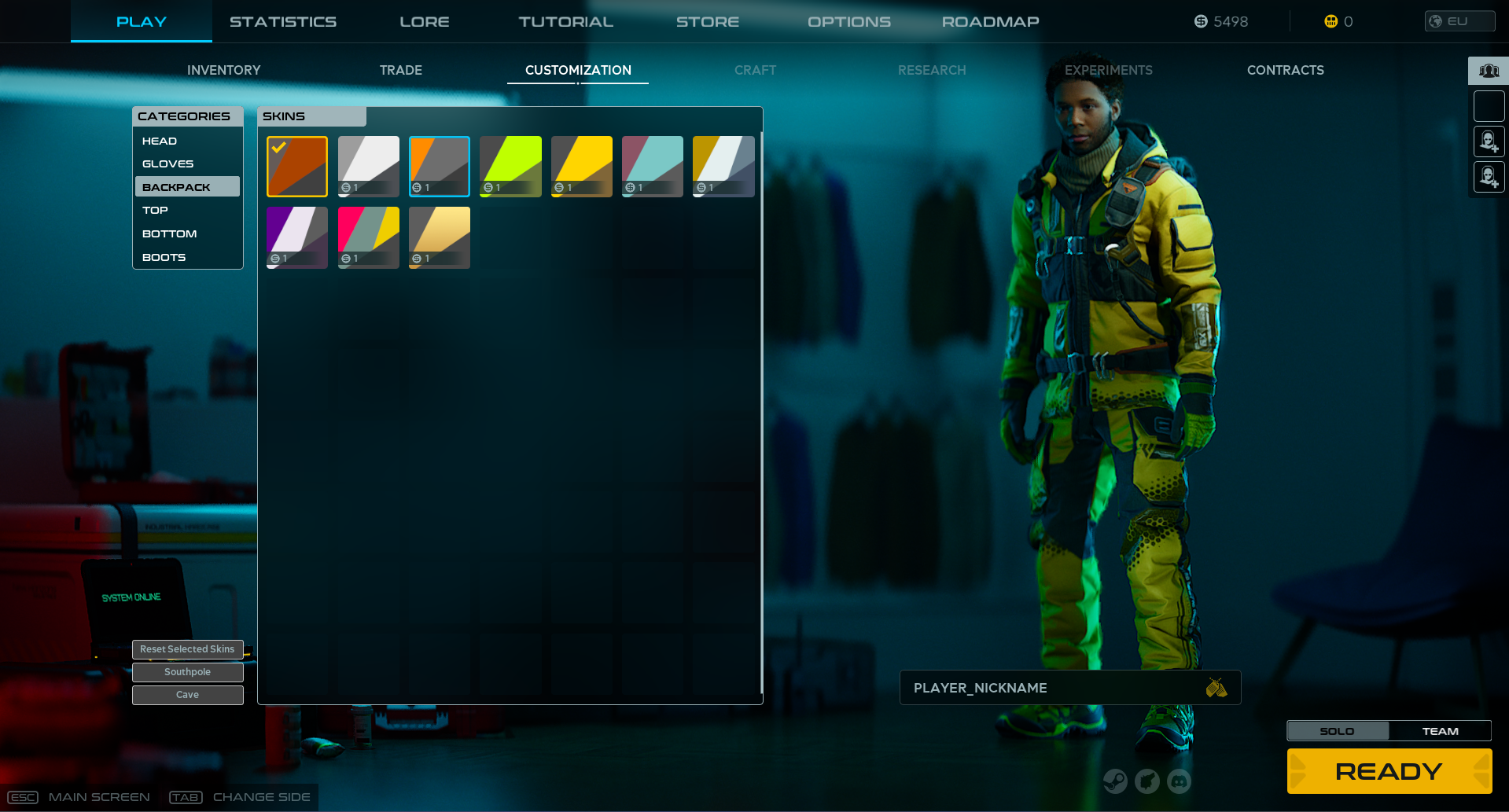Edit nickname using the pencil icon
This screenshot has width=1509, height=812.
pyautogui.click(x=1217, y=687)
